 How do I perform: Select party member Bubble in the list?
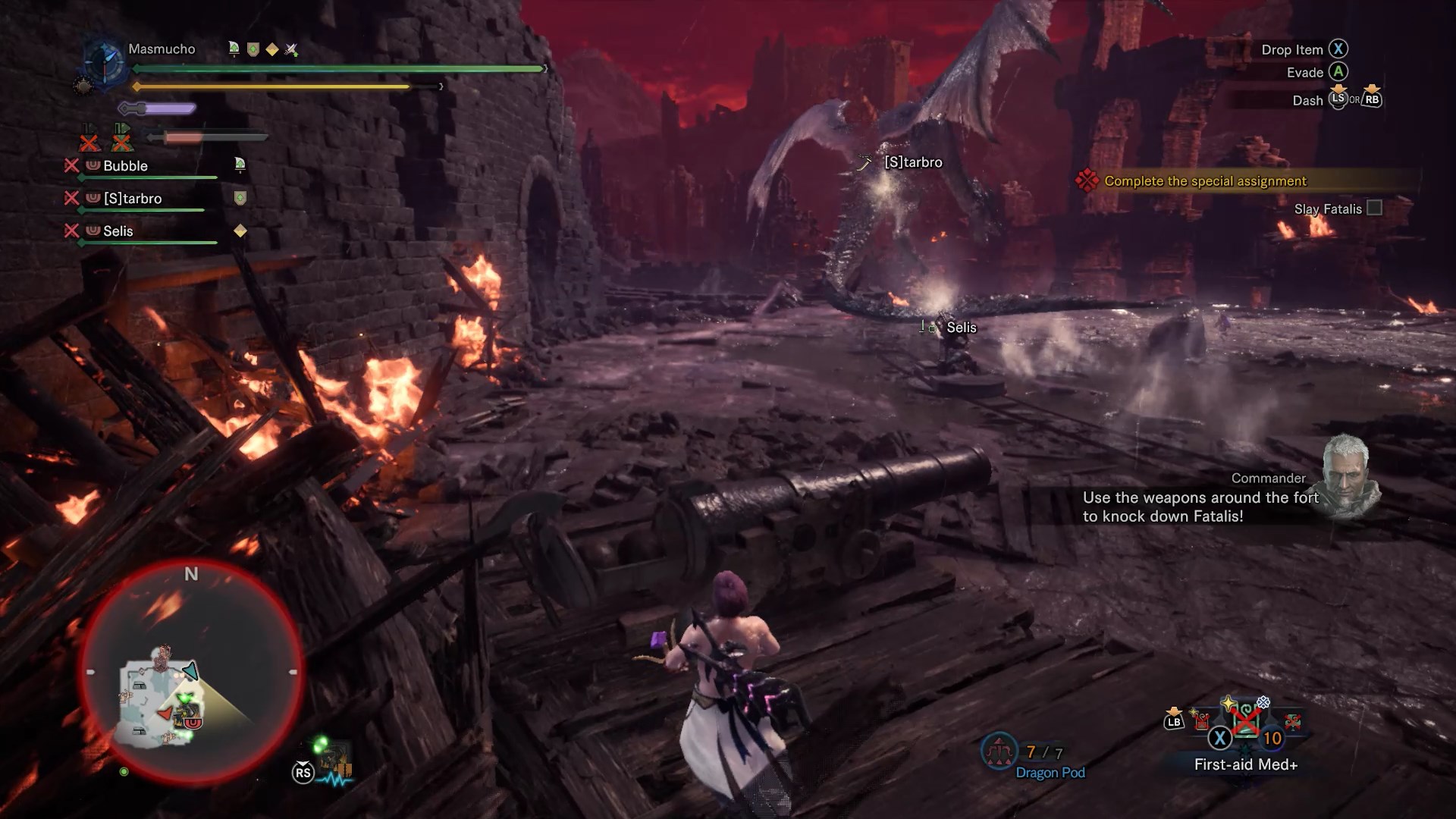126,166
